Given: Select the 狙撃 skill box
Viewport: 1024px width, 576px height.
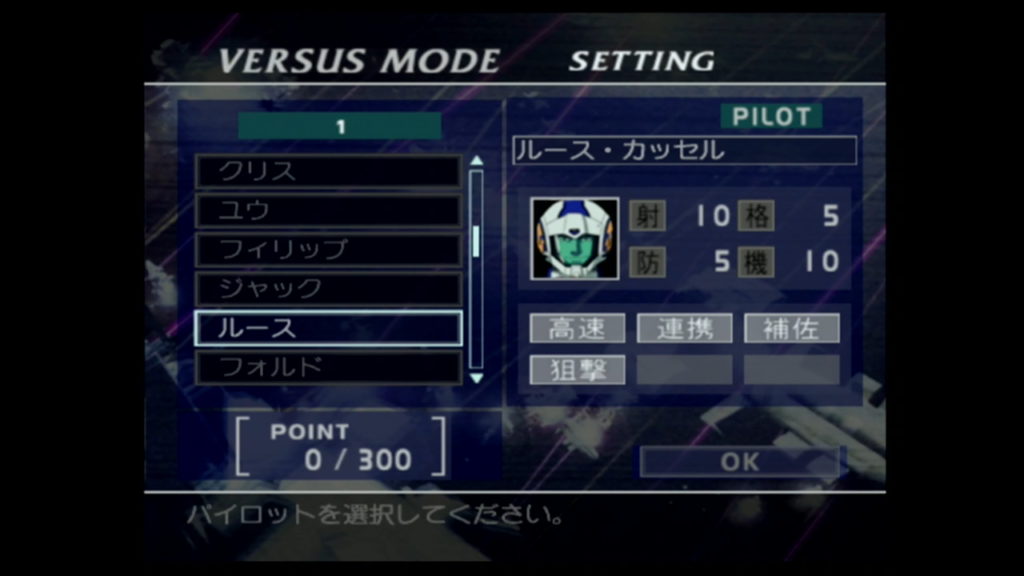Looking at the screenshot, I should pos(577,369).
